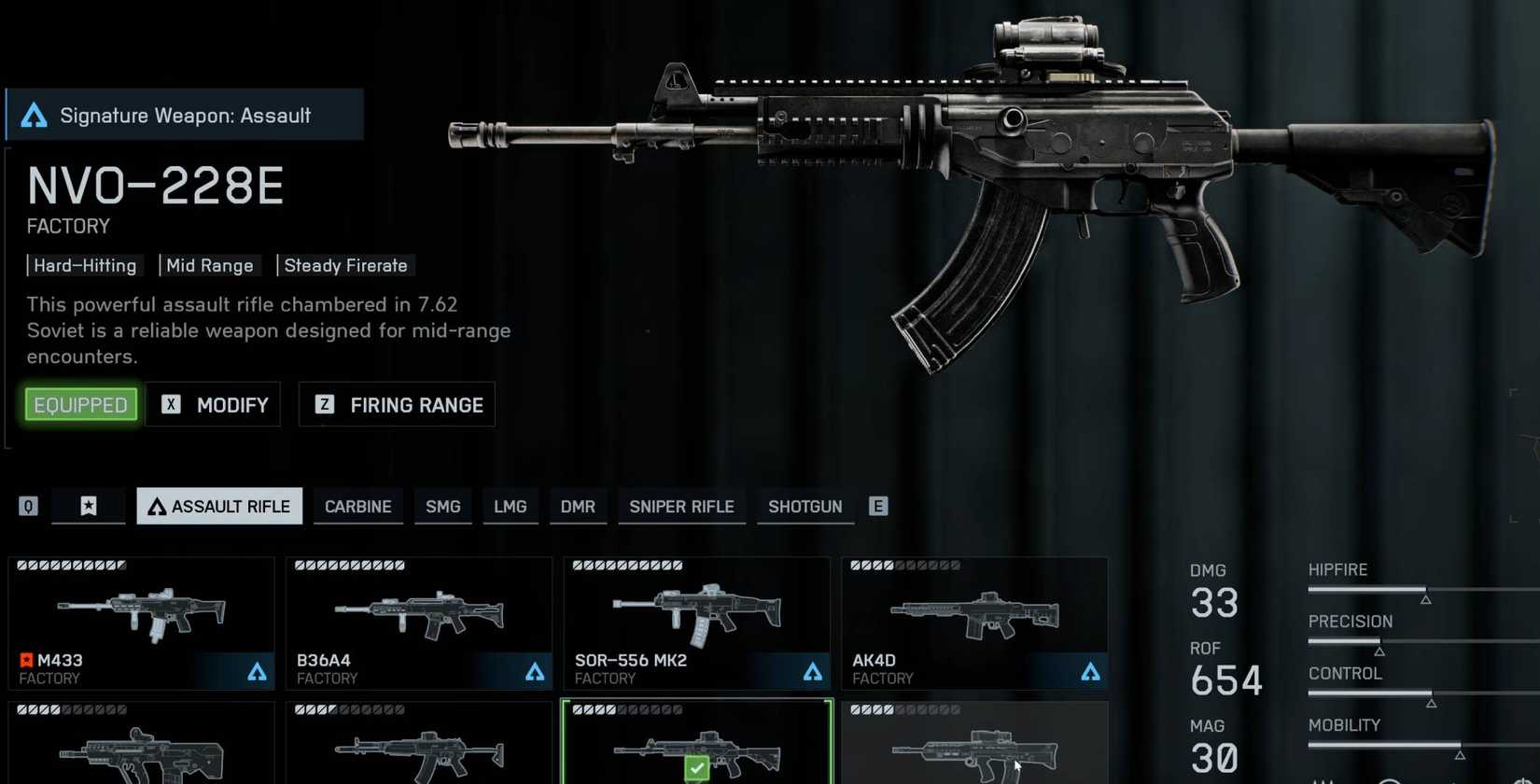Viewport: 1540px width, 784px height.
Task: Click the triangle icon in the Signature Weapon banner
Action: (34, 115)
